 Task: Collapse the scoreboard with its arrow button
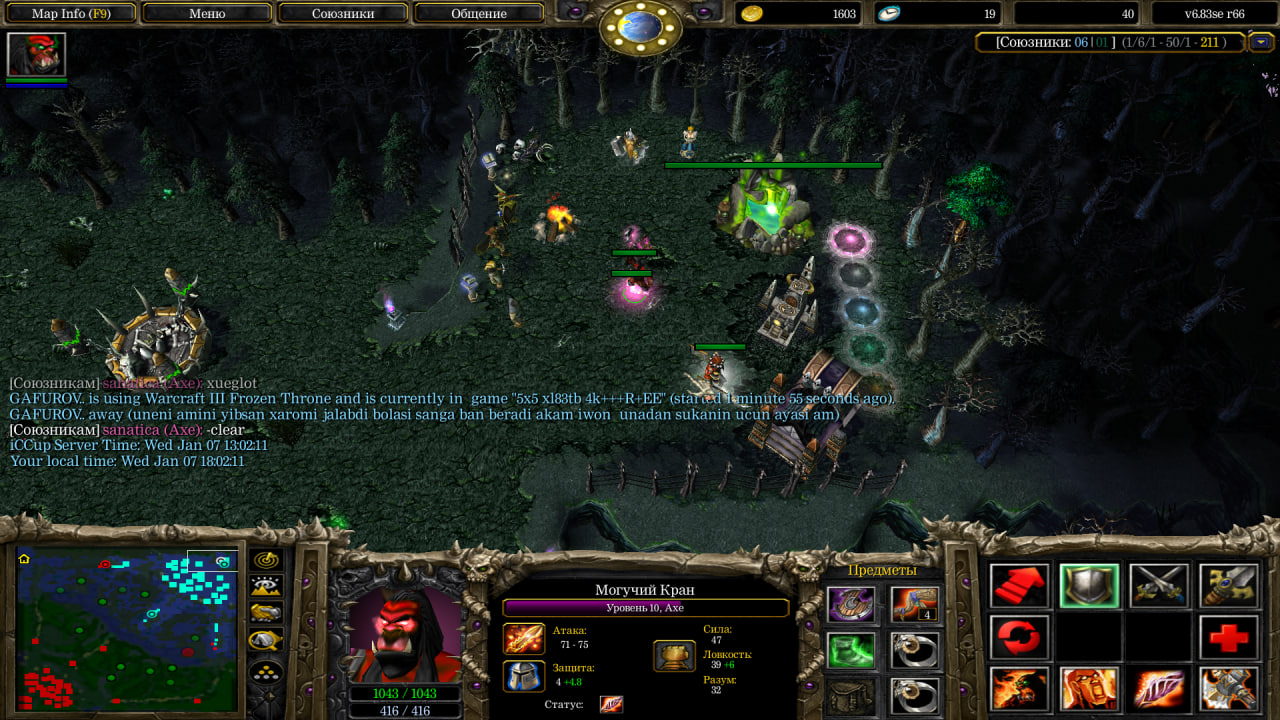tap(1261, 42)
